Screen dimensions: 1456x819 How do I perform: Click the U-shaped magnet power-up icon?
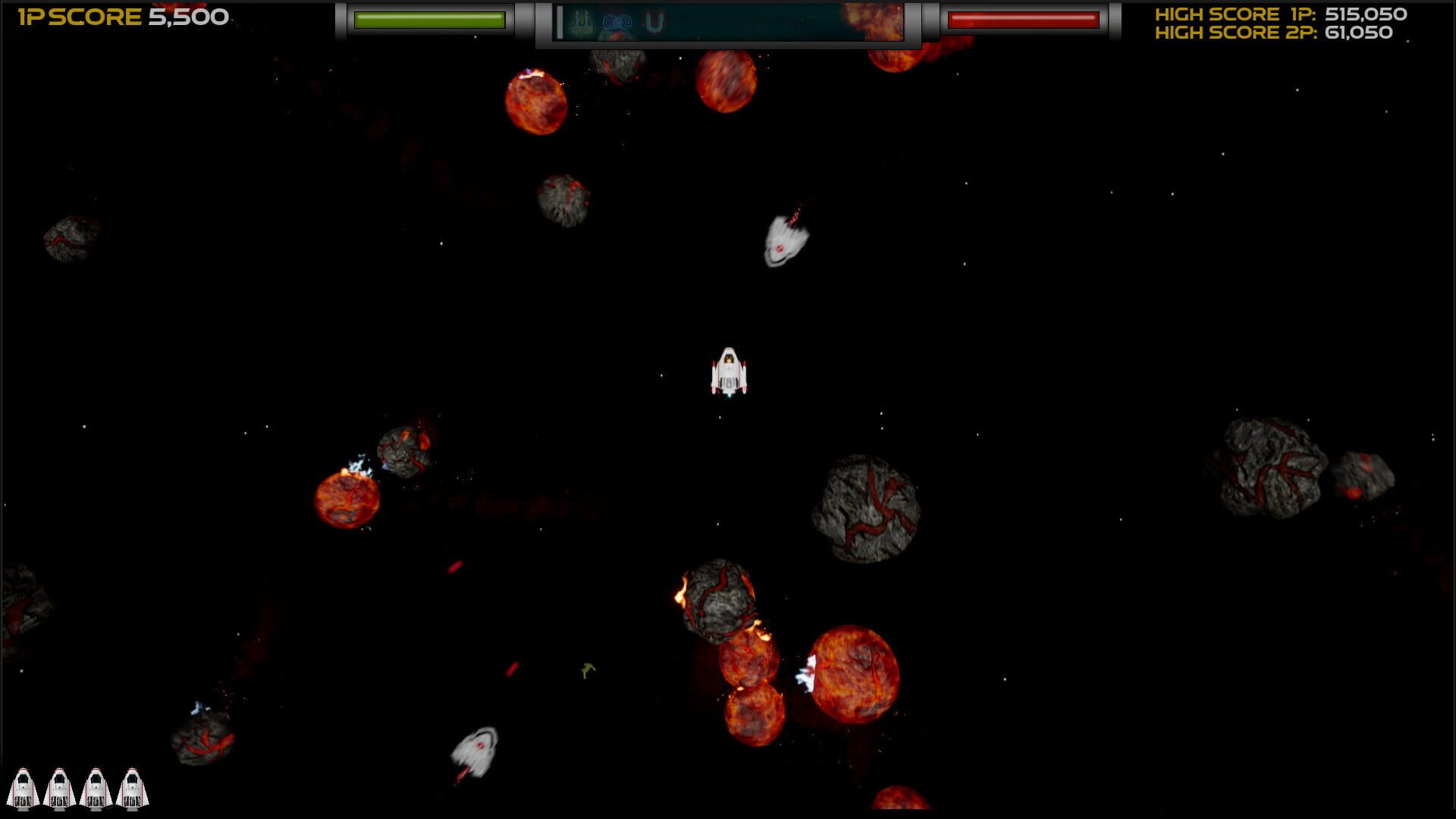click(653, 21)
